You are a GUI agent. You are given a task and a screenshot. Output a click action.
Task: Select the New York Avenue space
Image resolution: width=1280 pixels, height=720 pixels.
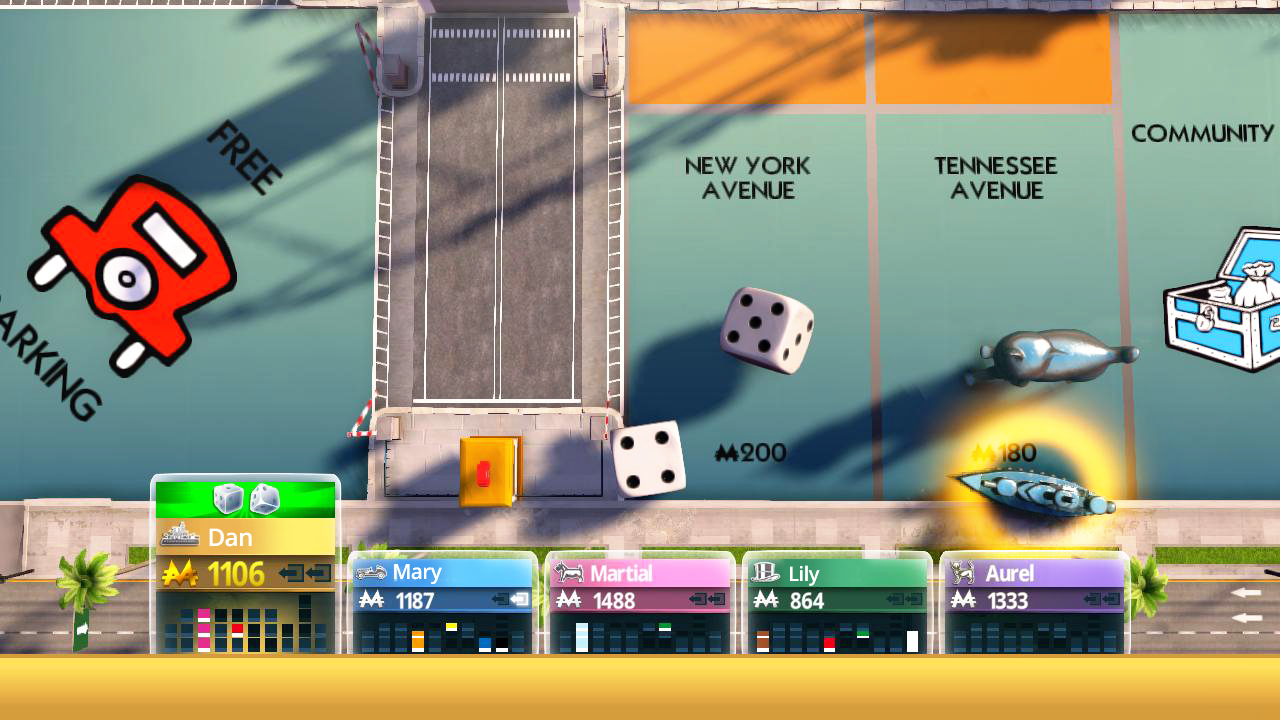coord(748,250)
